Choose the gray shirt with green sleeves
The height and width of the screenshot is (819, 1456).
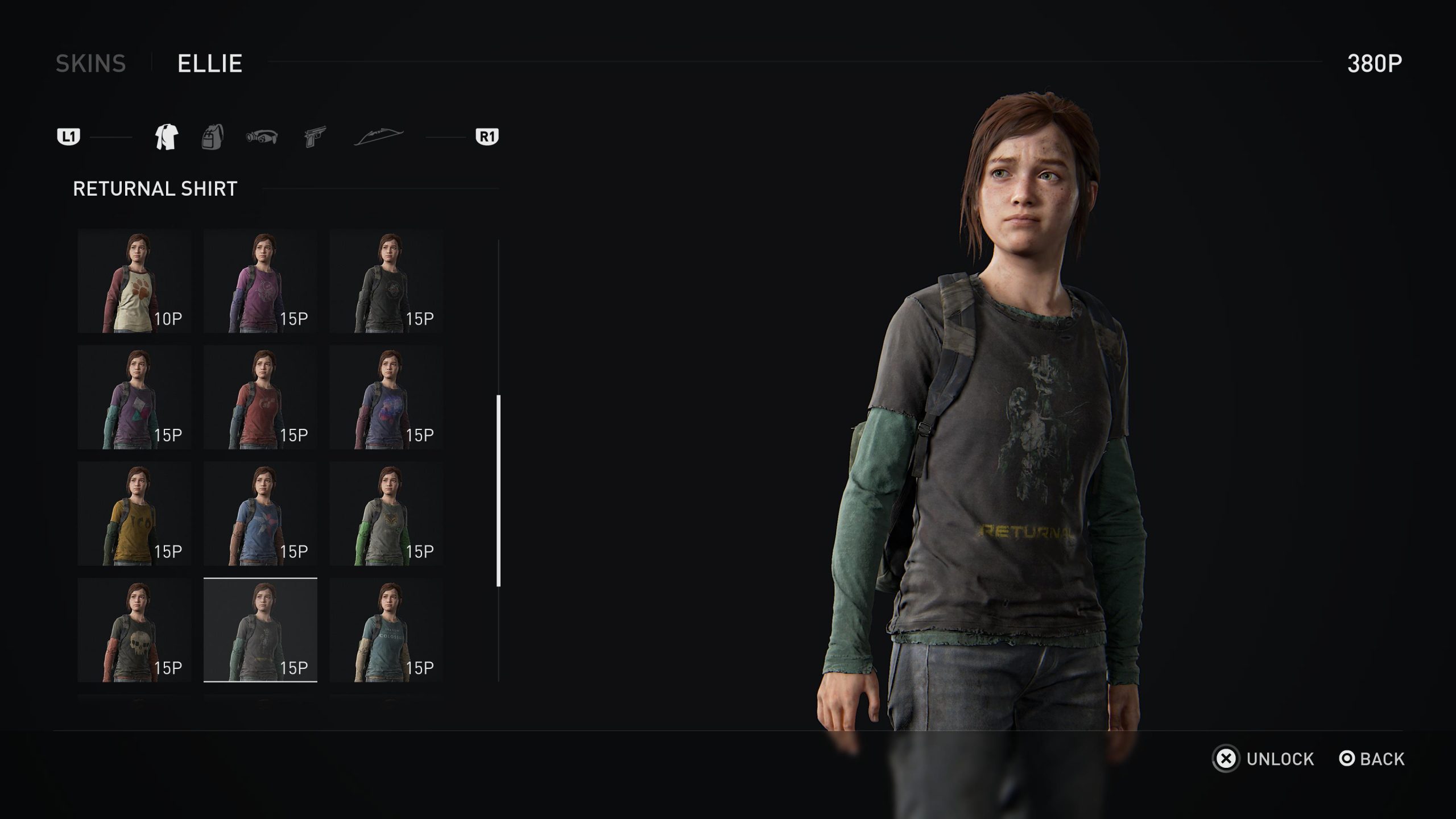pos(386,514)
